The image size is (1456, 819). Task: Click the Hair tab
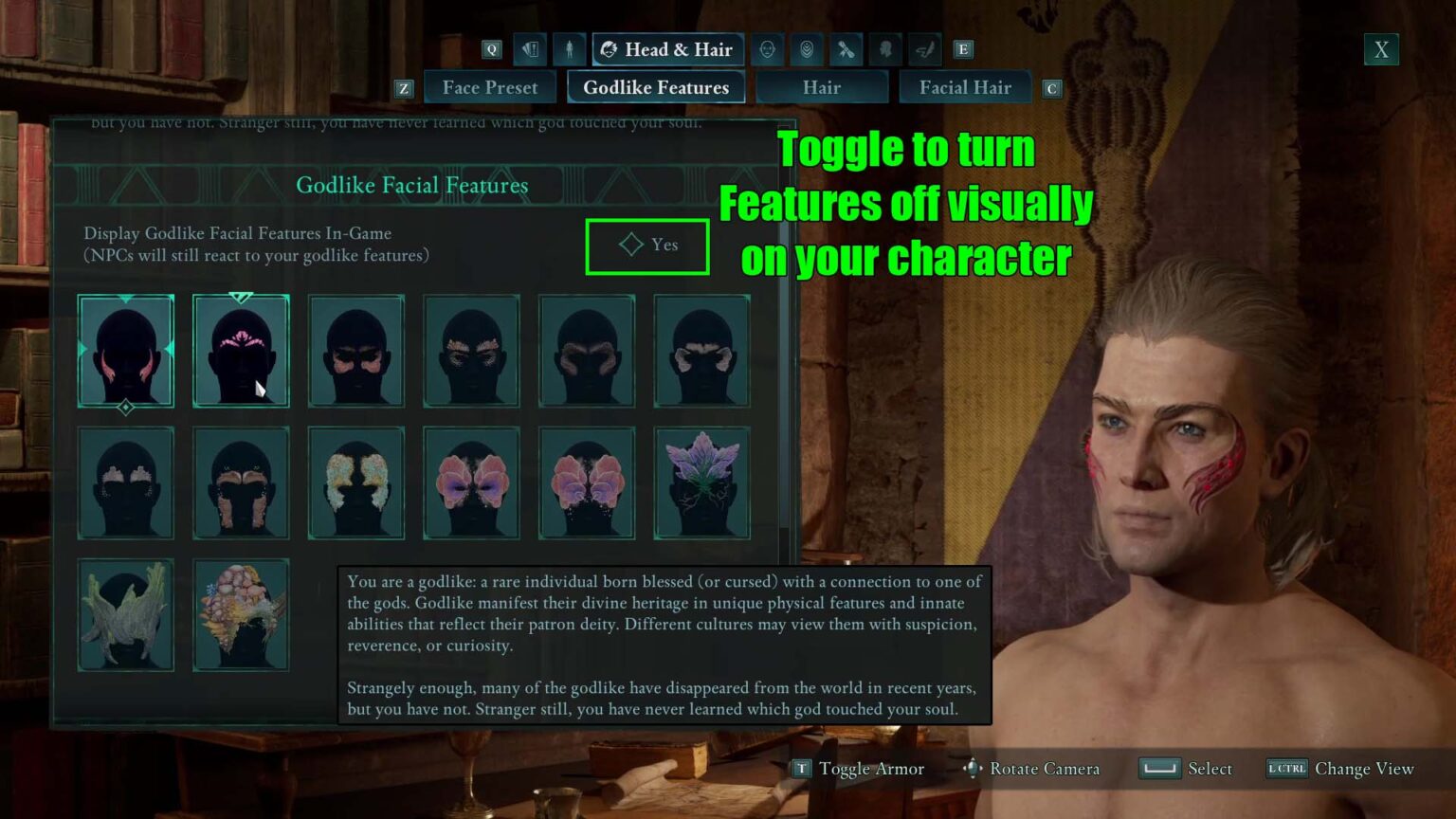pyautogui.click(x=822, y=87)
